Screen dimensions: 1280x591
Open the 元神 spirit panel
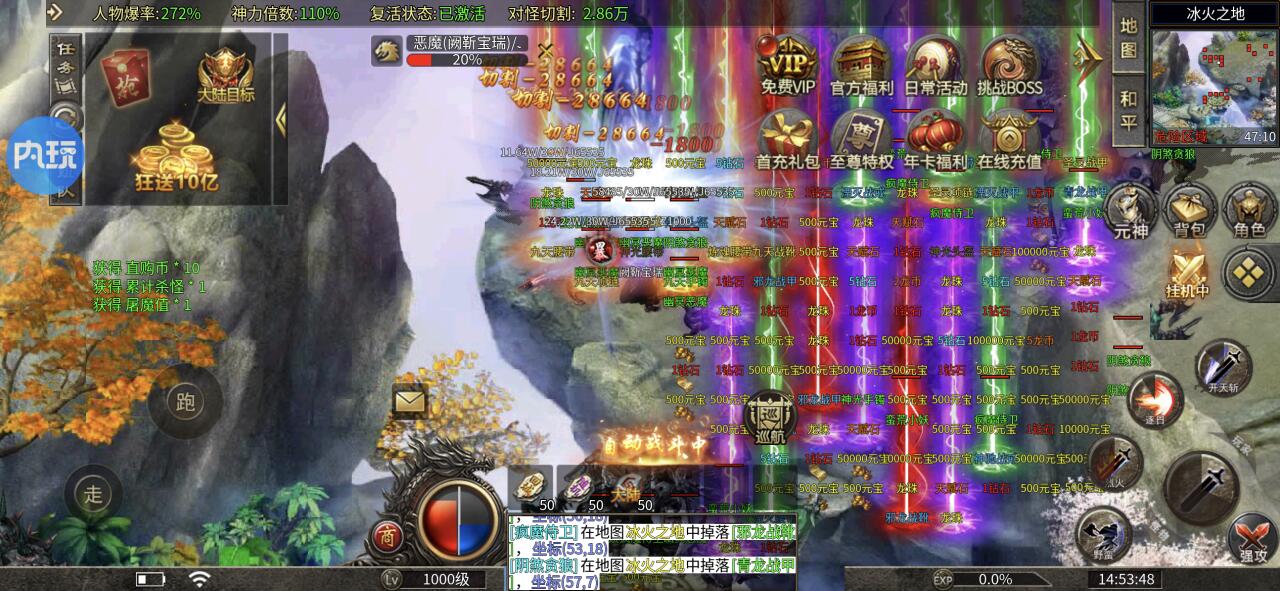pyautogui.click(x=1129, y=211)
